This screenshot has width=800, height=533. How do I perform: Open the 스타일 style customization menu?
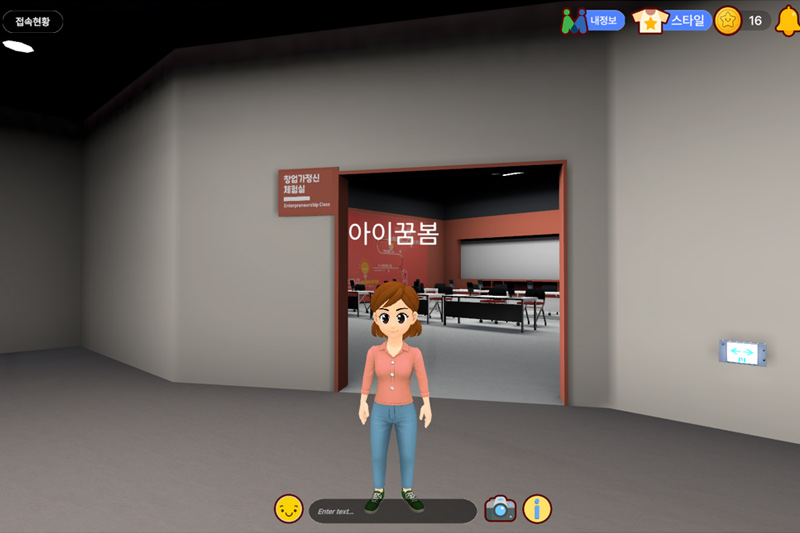tap(672, 20)
